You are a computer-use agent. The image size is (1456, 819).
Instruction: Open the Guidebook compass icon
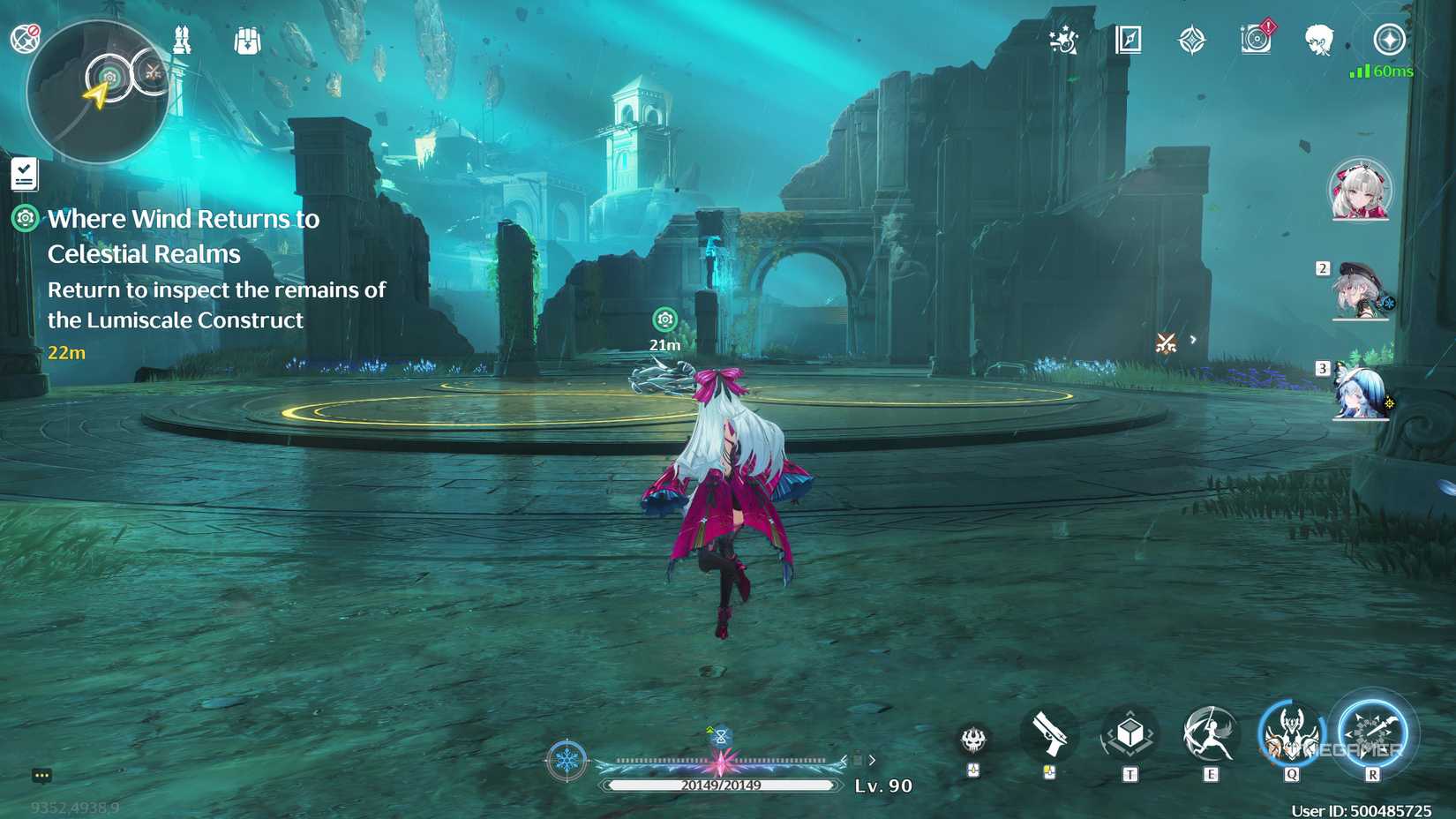[1127, 39]
